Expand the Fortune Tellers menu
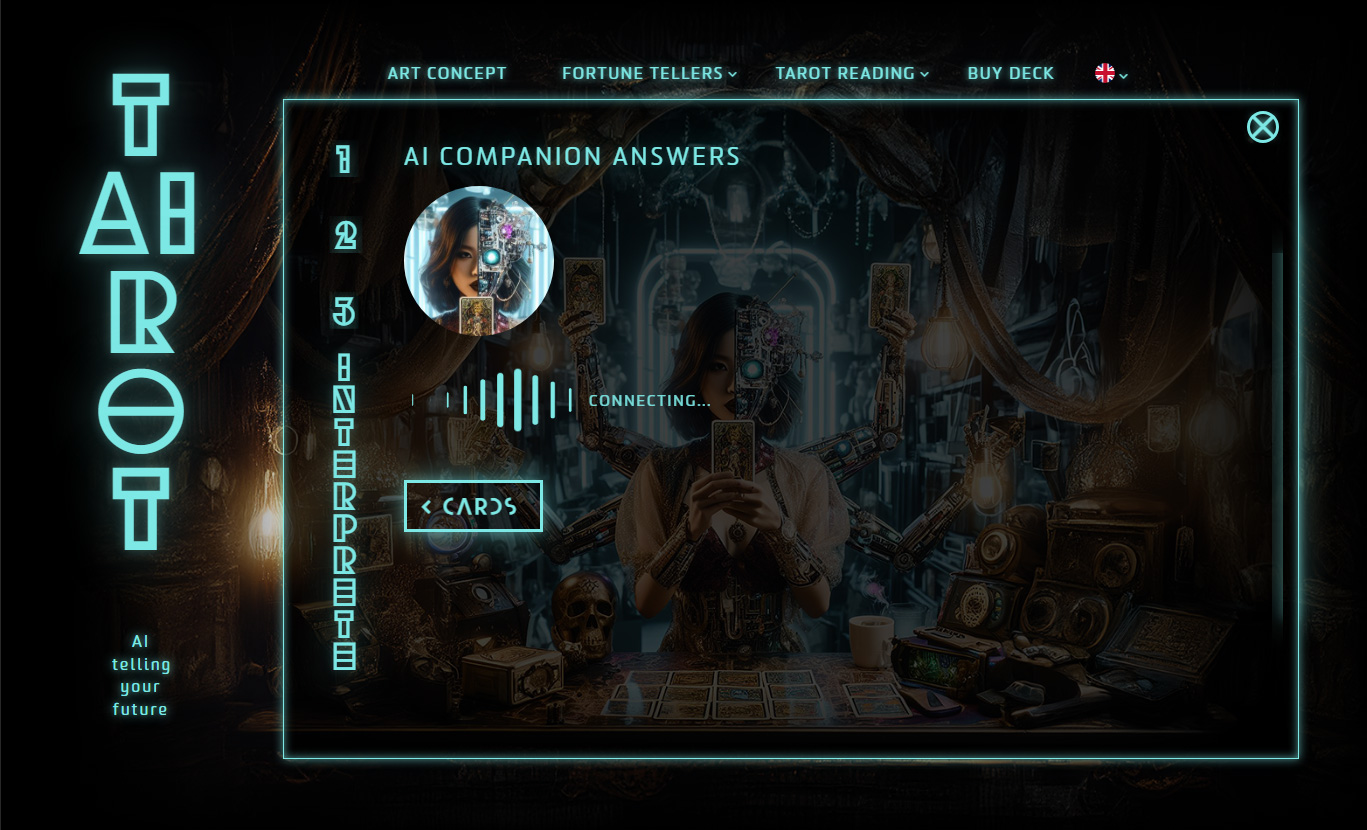This screenshot has height=830, width=1367. coord(648,73)
